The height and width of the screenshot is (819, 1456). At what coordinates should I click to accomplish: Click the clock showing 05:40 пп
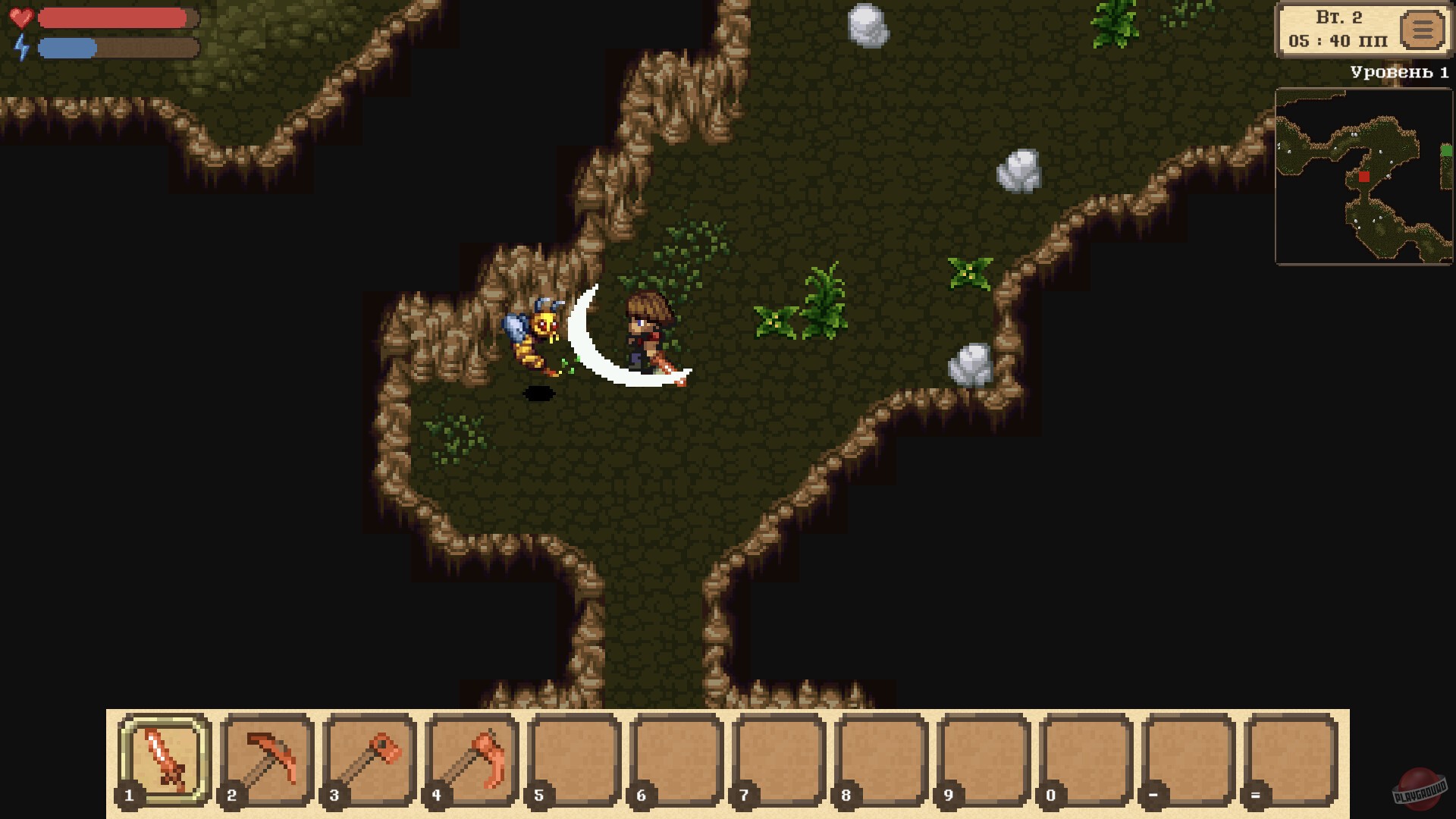click(1338, 42)
